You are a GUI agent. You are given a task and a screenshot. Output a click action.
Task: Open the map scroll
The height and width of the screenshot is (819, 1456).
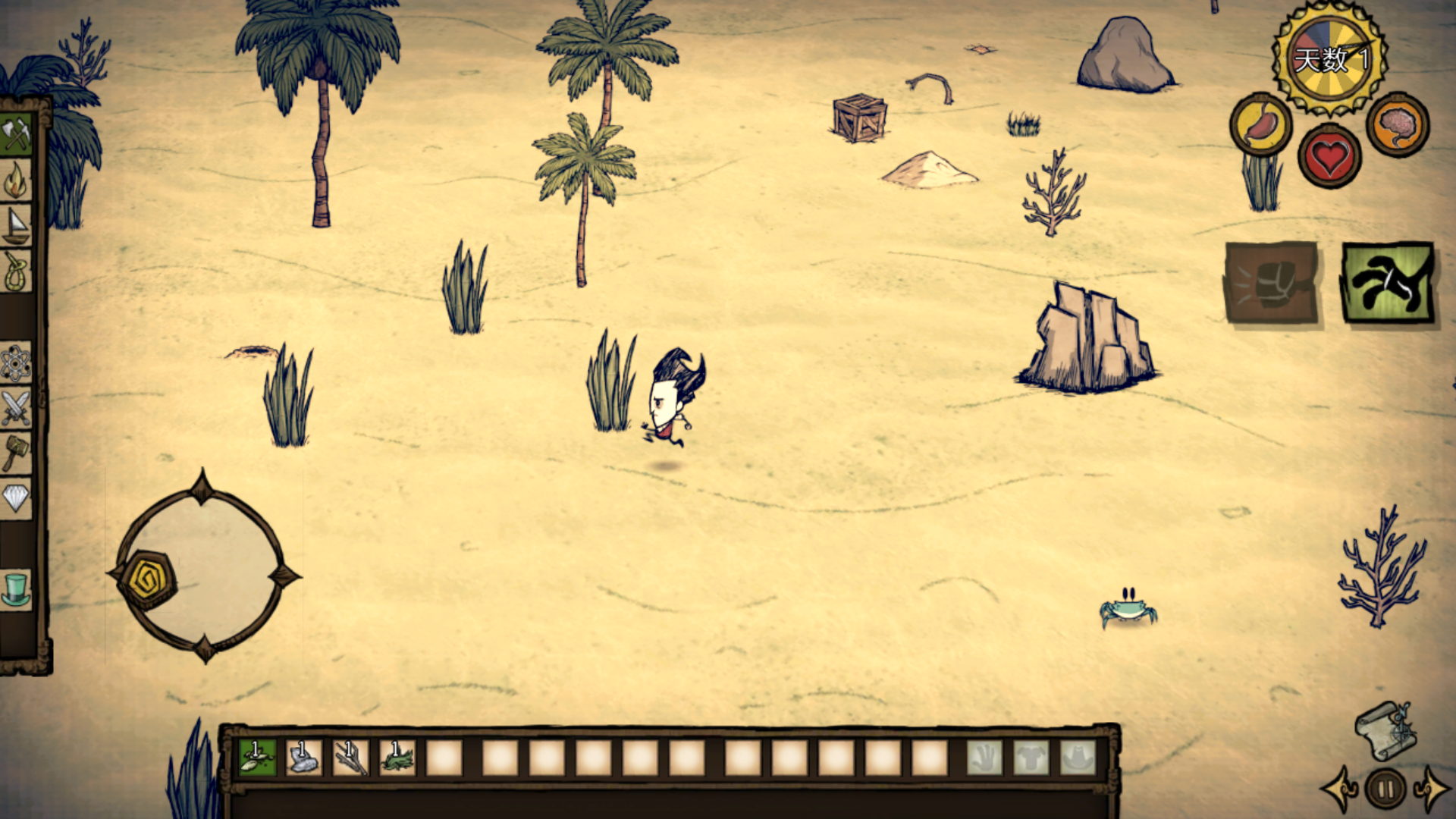[x=1385, y=730]
